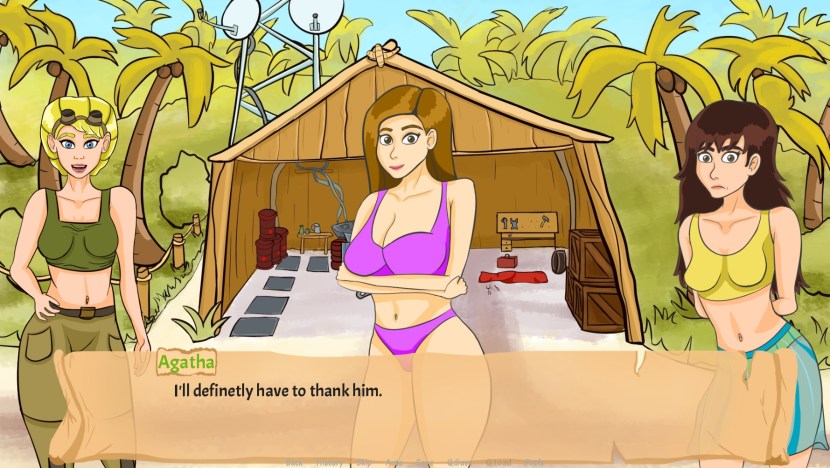Screen dimensions: 830x468
Task: Open the Prefs menu
Action: 533,463
